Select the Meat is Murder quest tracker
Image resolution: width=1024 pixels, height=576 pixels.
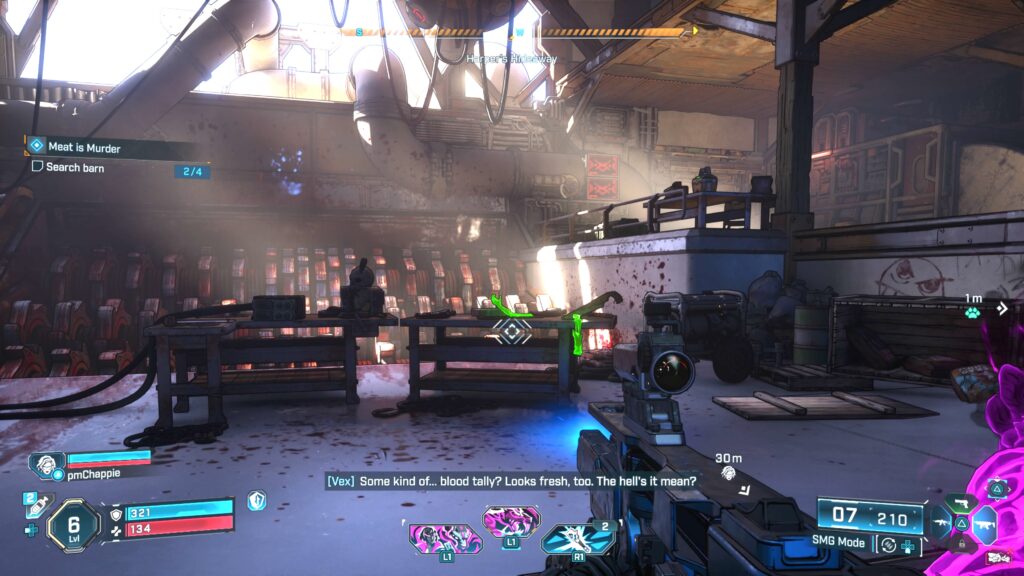pos(84,147)
